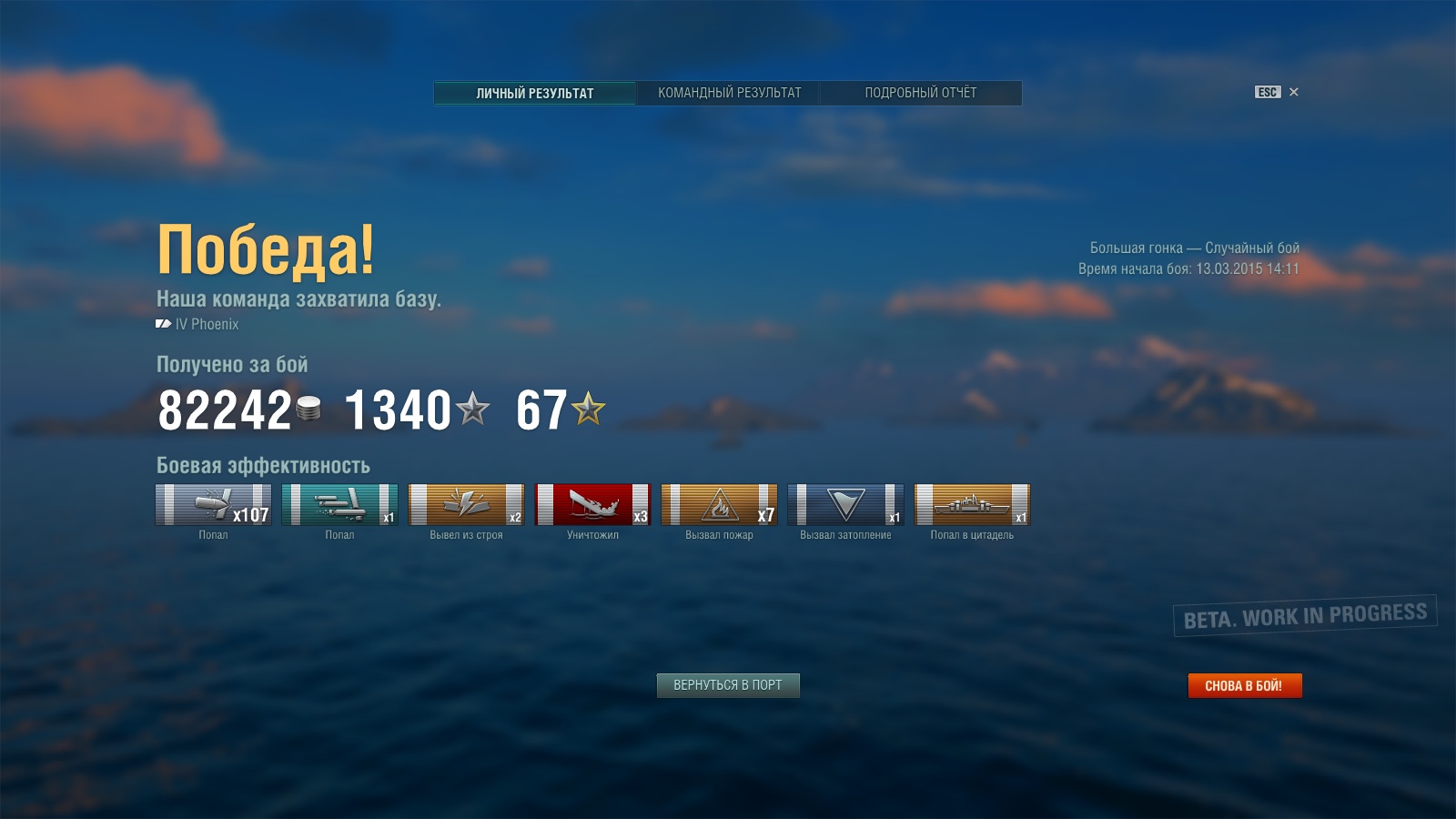Viewport: 1456px width, 819px height.
Task: Show the Подробный отчёт tab
Action: pyautogui.click(x=920, y=93)
